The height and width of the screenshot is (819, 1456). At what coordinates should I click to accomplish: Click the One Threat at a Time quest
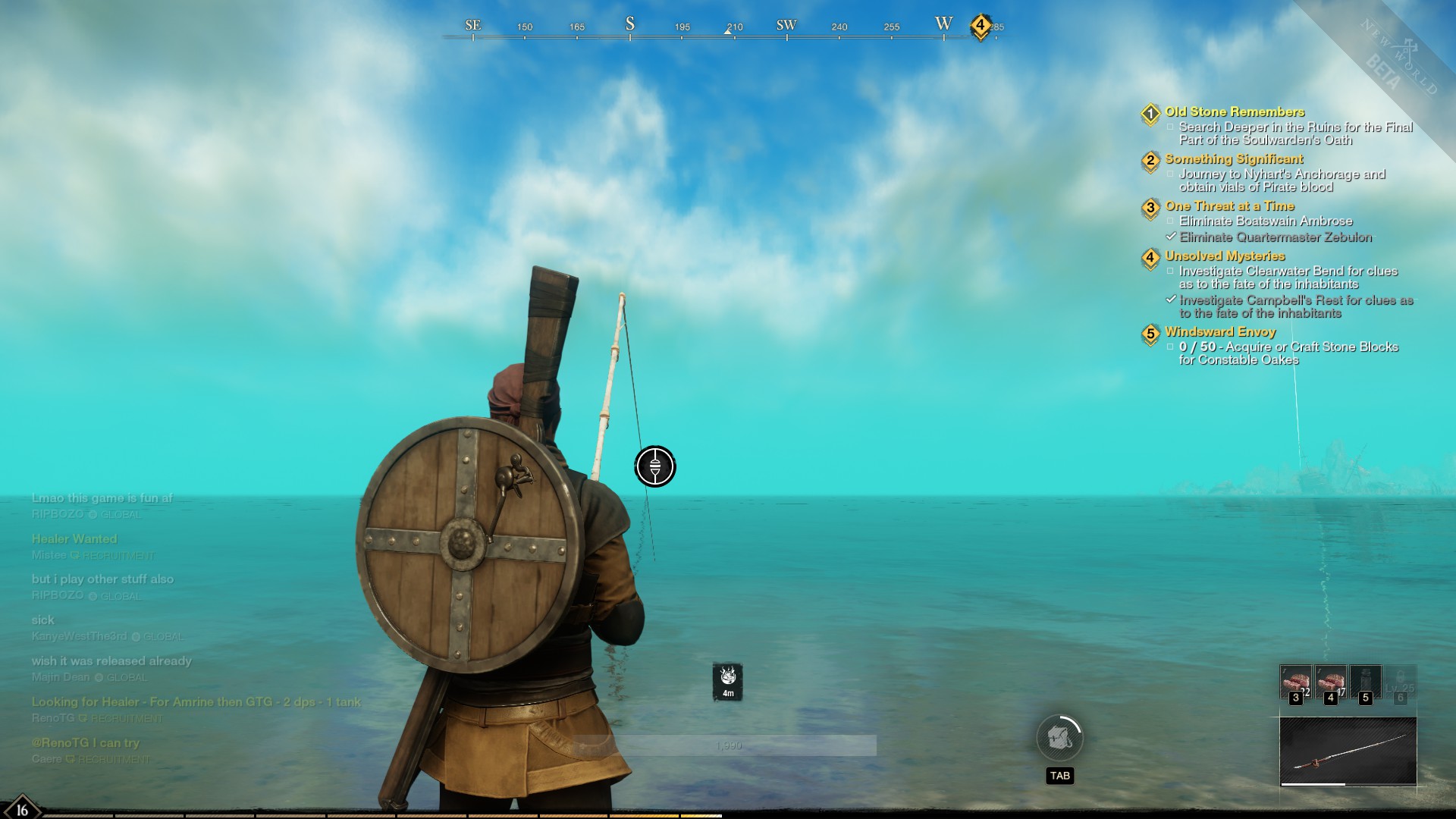(x=1229, y=206)
